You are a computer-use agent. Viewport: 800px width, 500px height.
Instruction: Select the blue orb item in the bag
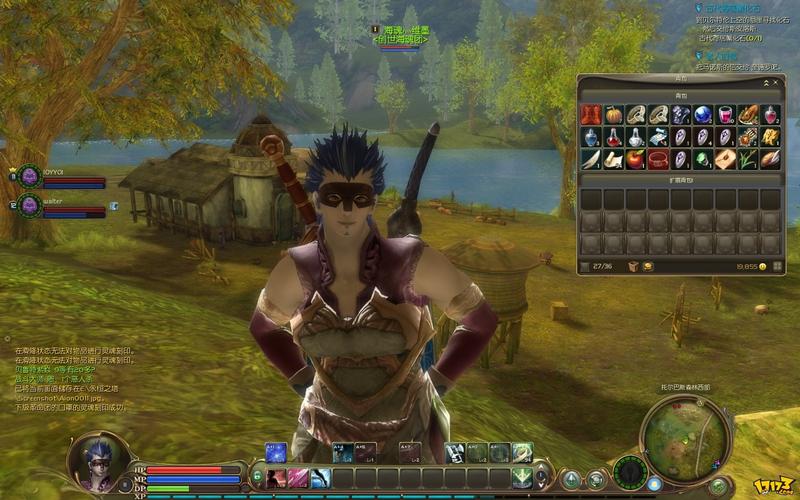[703, 115]
